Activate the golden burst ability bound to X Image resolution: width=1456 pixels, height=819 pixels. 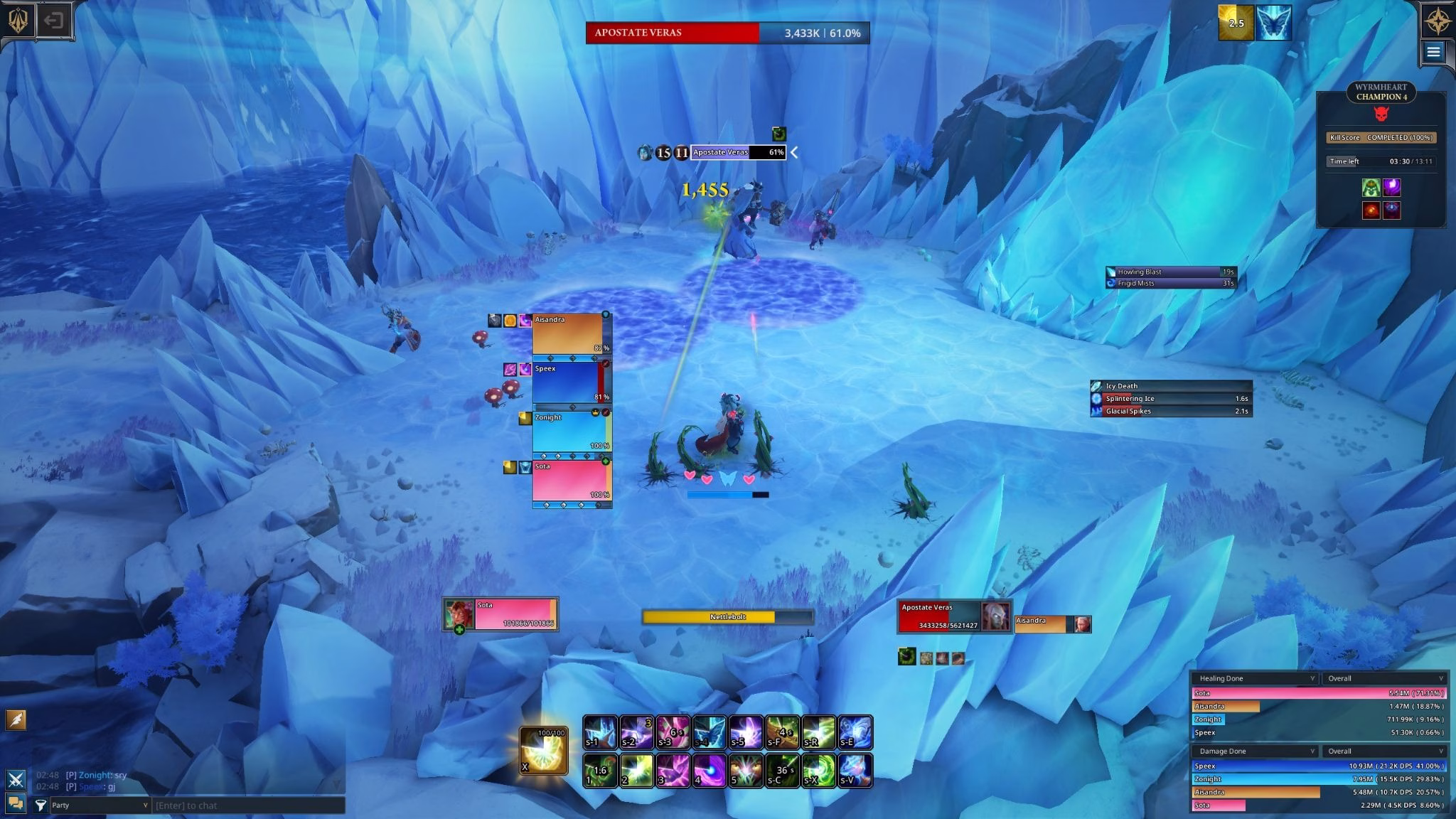tap(544, 750)
